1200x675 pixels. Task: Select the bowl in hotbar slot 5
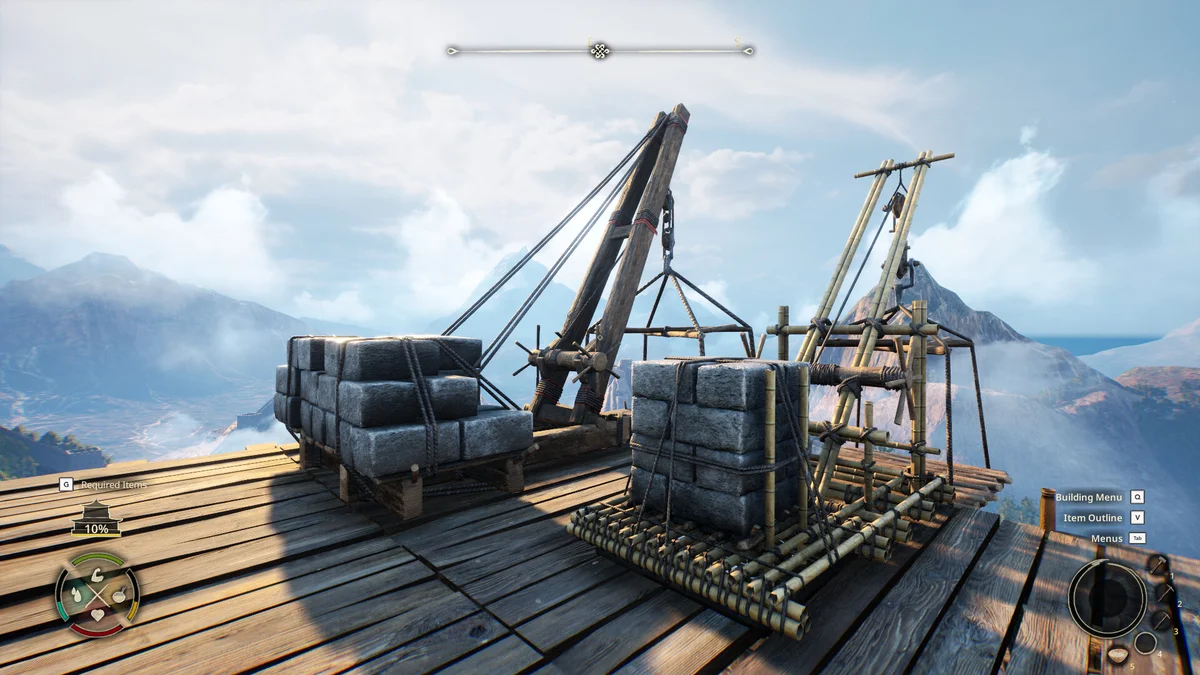click(x=1117, y=655)
